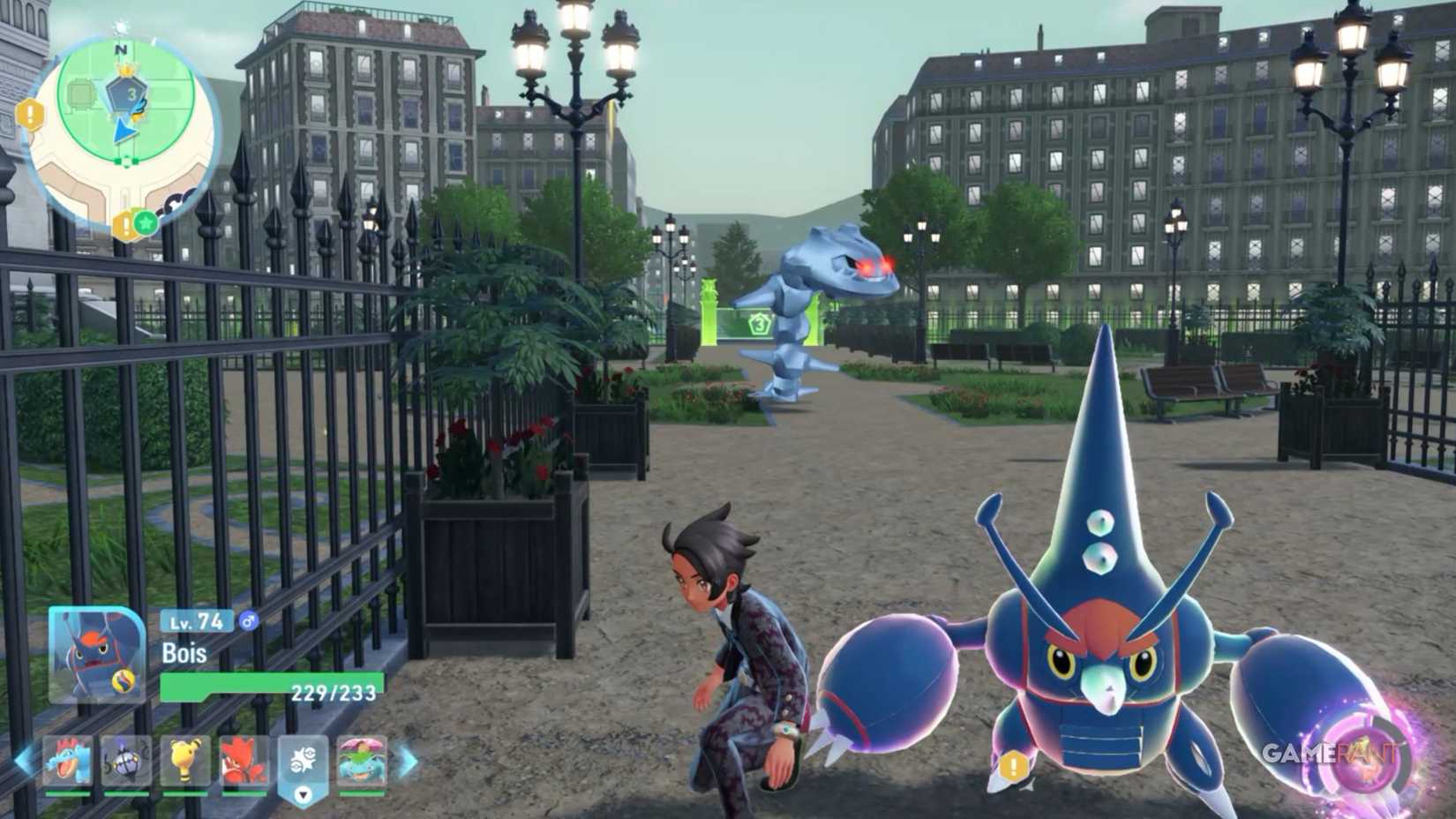Select the Bois name label

pyautogui.click(x=183, y=653)
